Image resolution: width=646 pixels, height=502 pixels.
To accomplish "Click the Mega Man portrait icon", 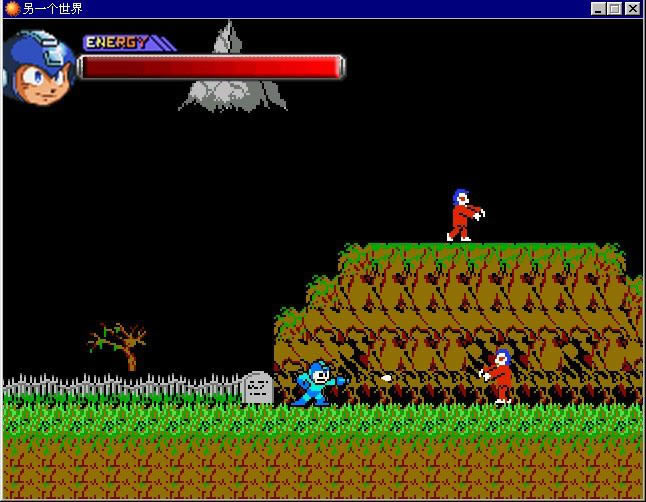I will pyautogui.click(x=40, y=66).
